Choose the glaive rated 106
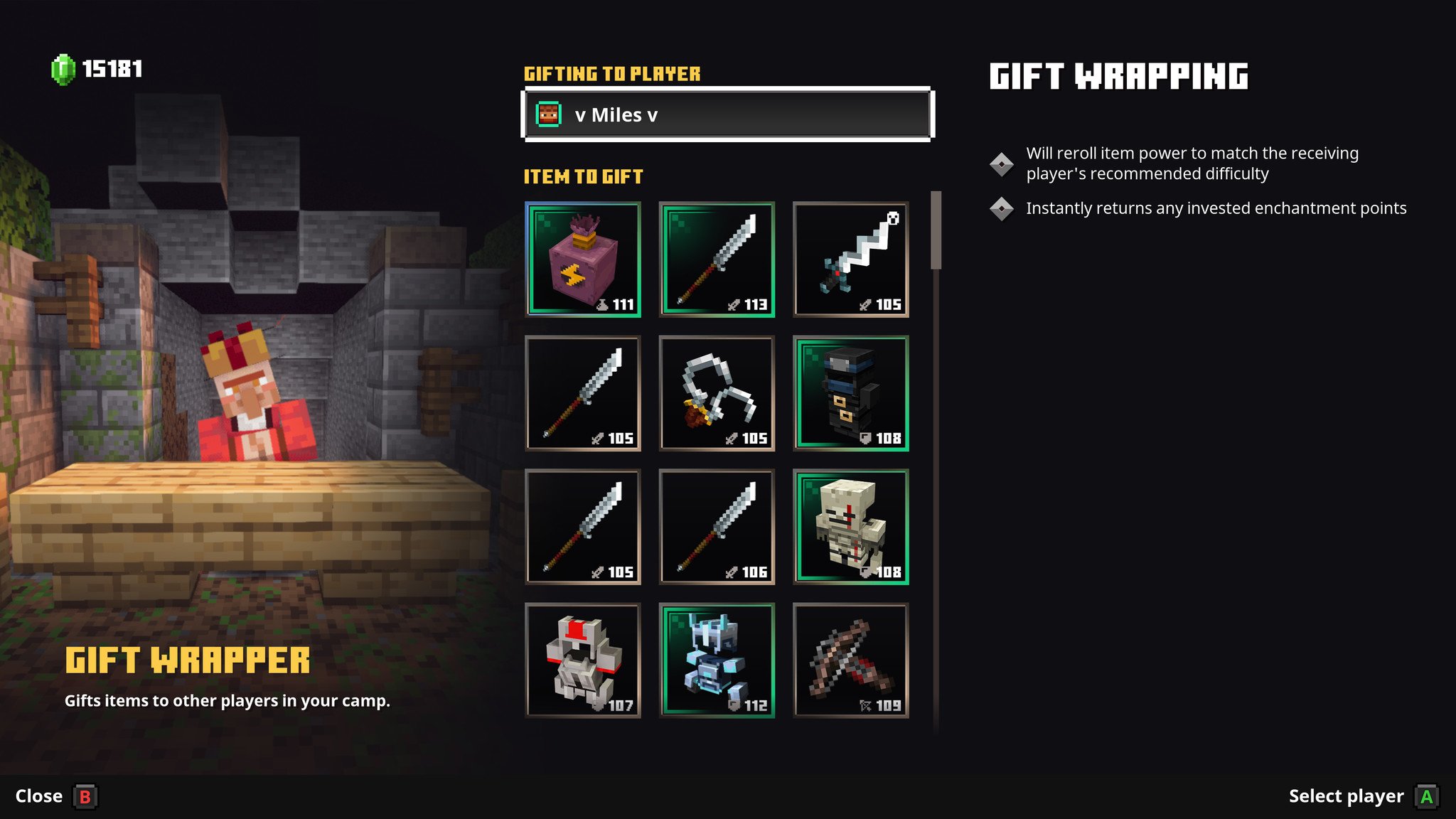Image resolution: width=1456 pixels, height=819 pixels. pos(717,526)
